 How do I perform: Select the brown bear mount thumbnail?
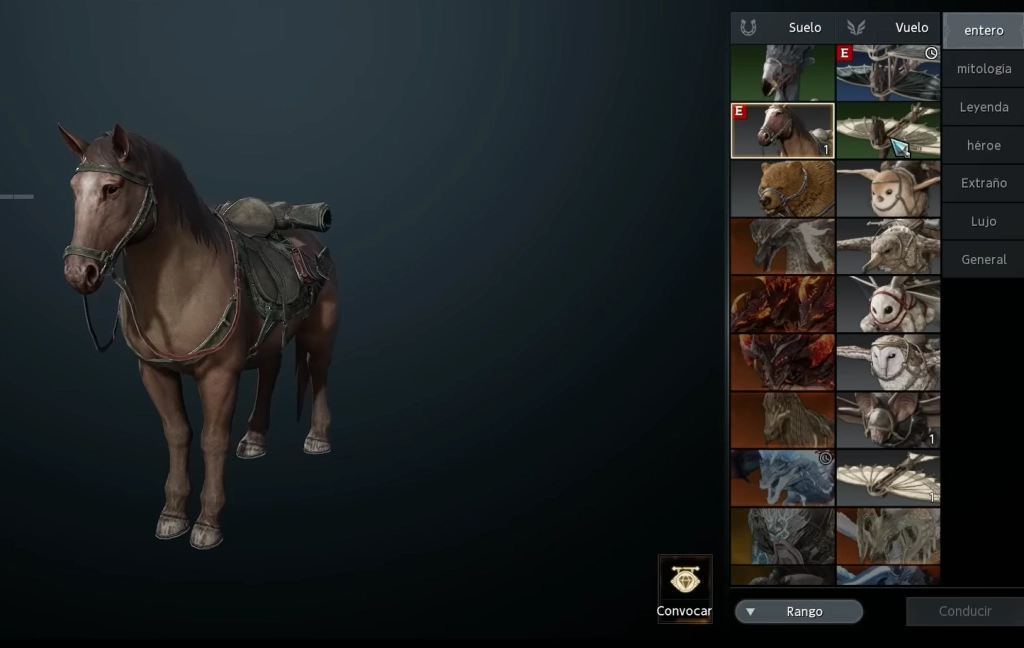point(782,189)
